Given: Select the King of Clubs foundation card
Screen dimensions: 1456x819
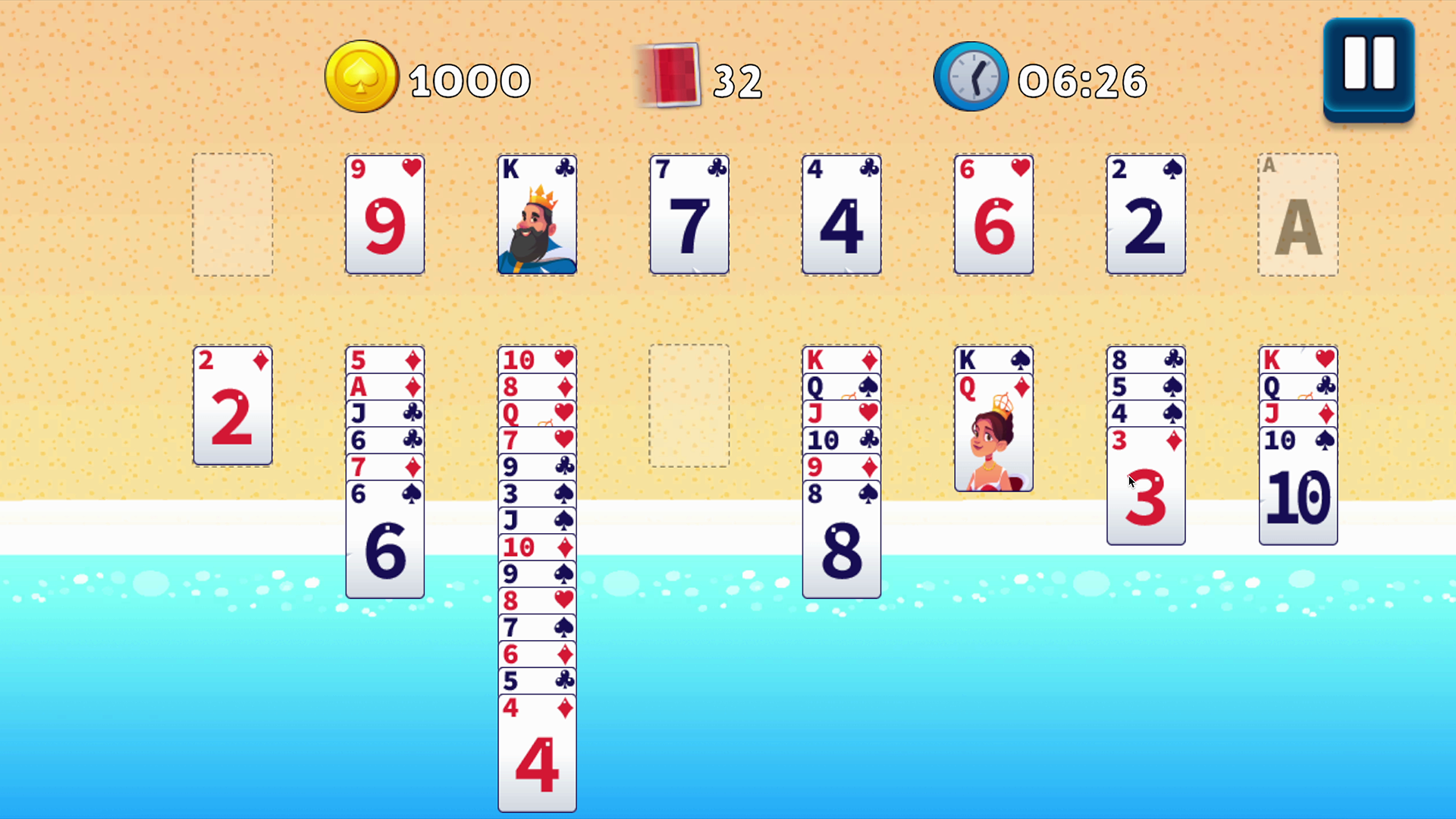Looking at the screenshot, I should 537,215.
